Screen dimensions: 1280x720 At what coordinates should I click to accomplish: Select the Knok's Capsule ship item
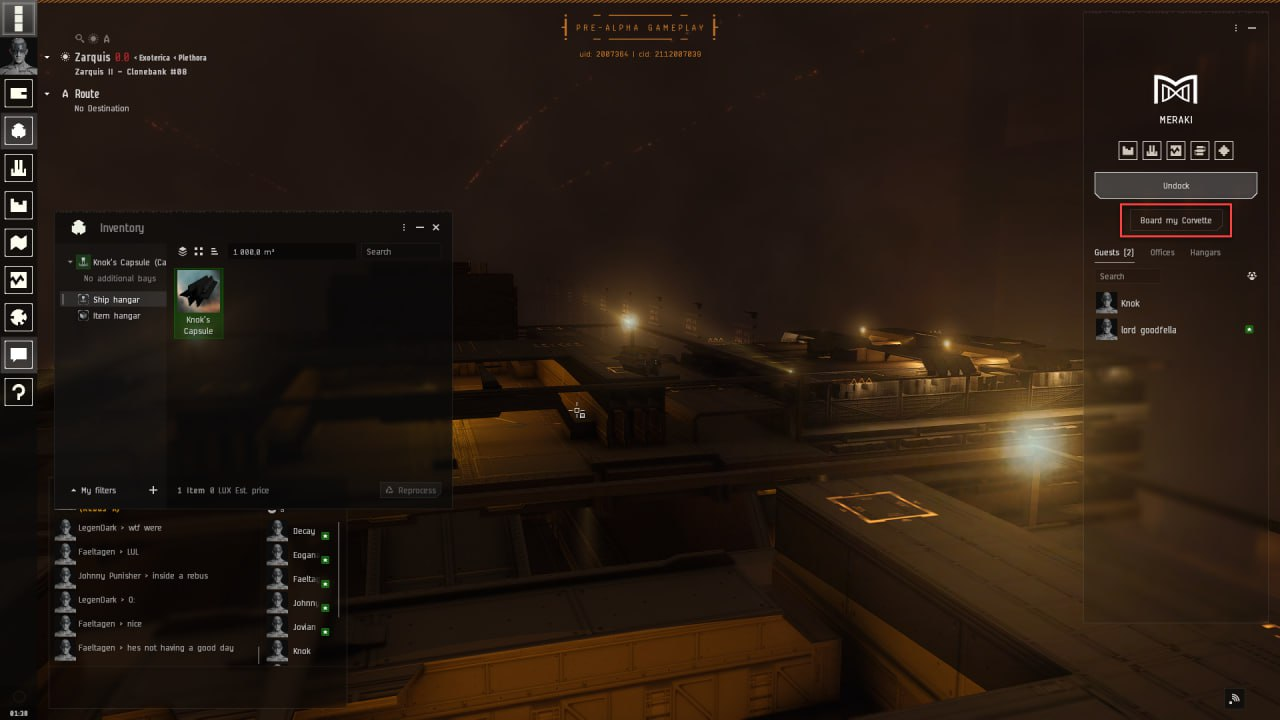pyautogui.click(x=198, y=302)
